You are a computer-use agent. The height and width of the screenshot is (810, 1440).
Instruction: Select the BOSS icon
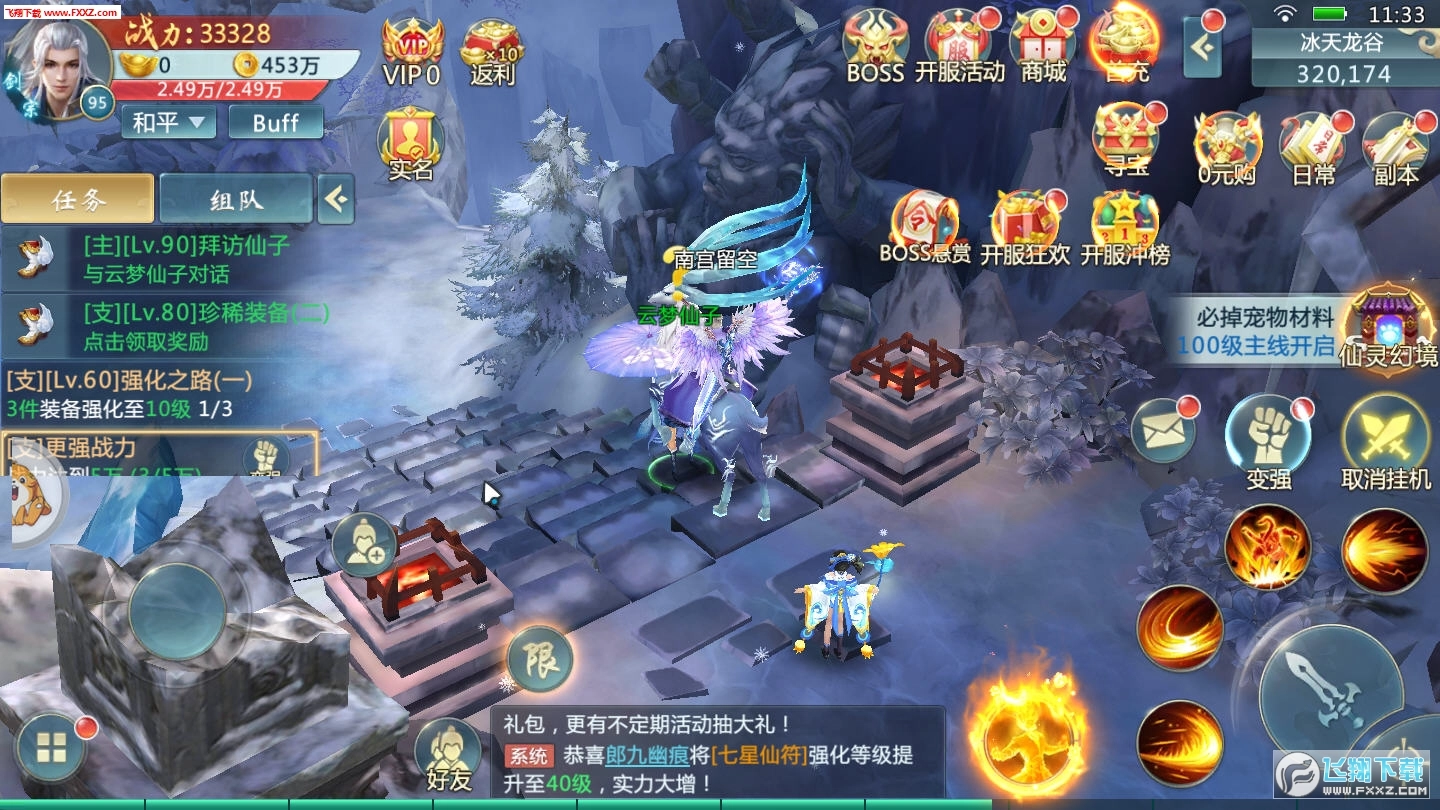(x=874, y=44)
